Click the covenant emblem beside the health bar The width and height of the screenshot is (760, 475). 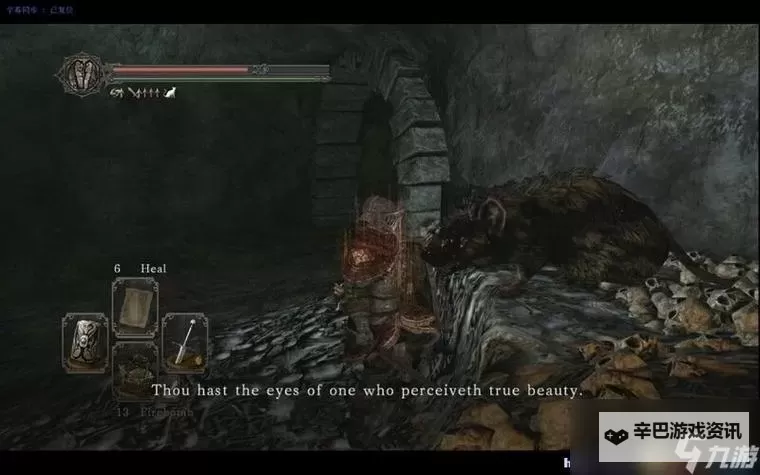[82, 73]
